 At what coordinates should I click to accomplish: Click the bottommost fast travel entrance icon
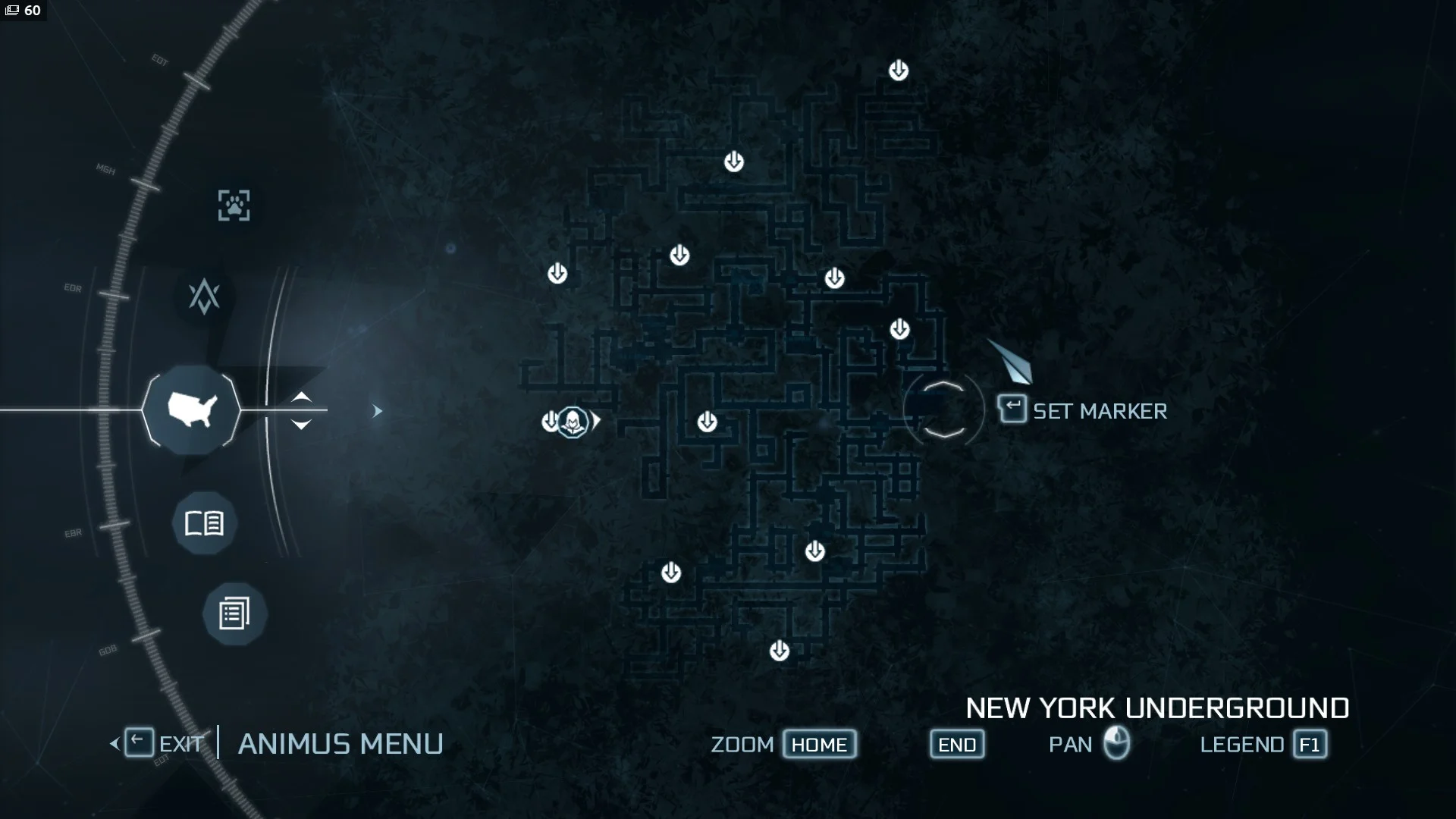pyautogui.click(x=779, y=649)
